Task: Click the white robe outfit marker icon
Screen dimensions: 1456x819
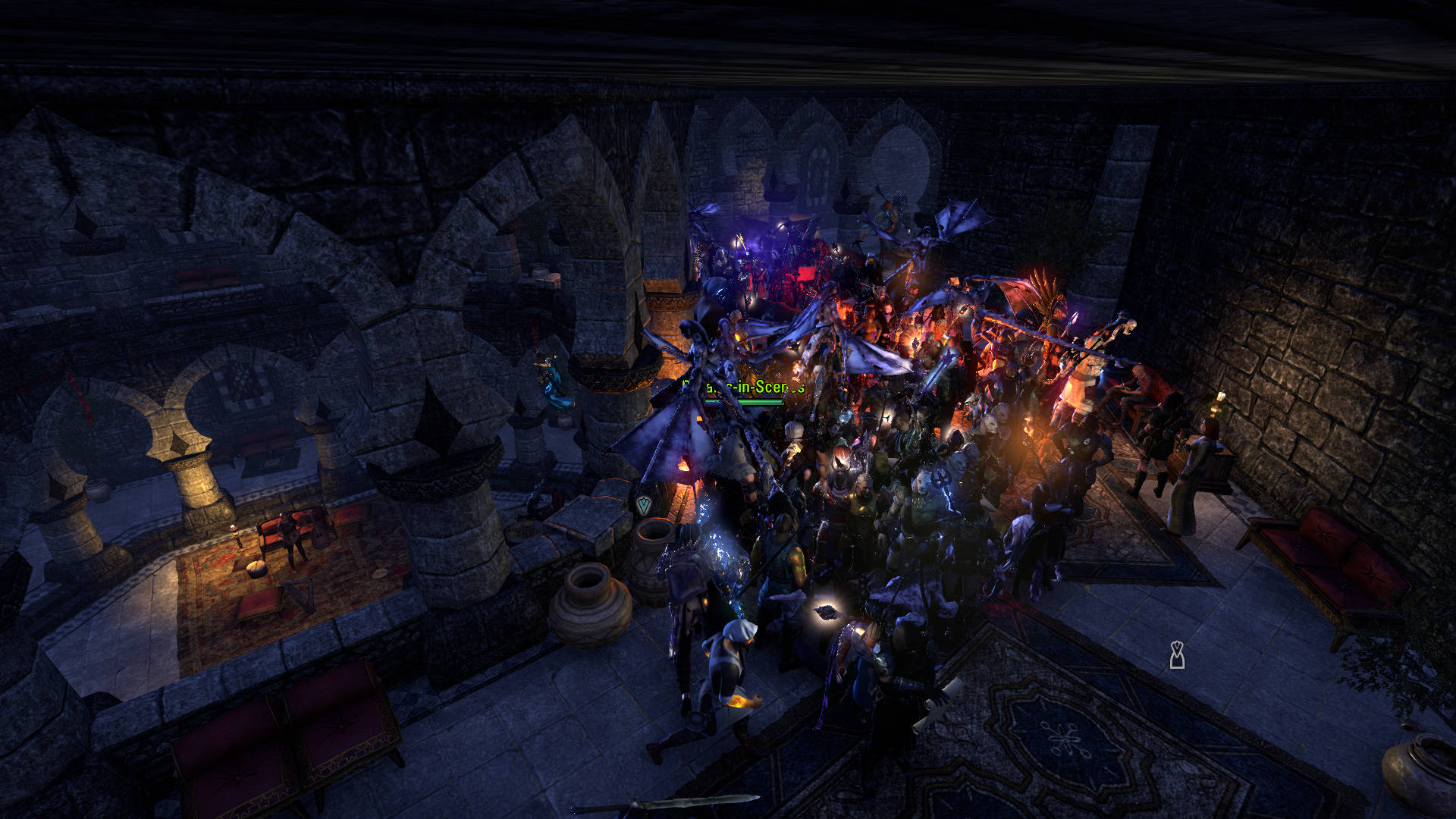Action: (x=1176, y=655)
